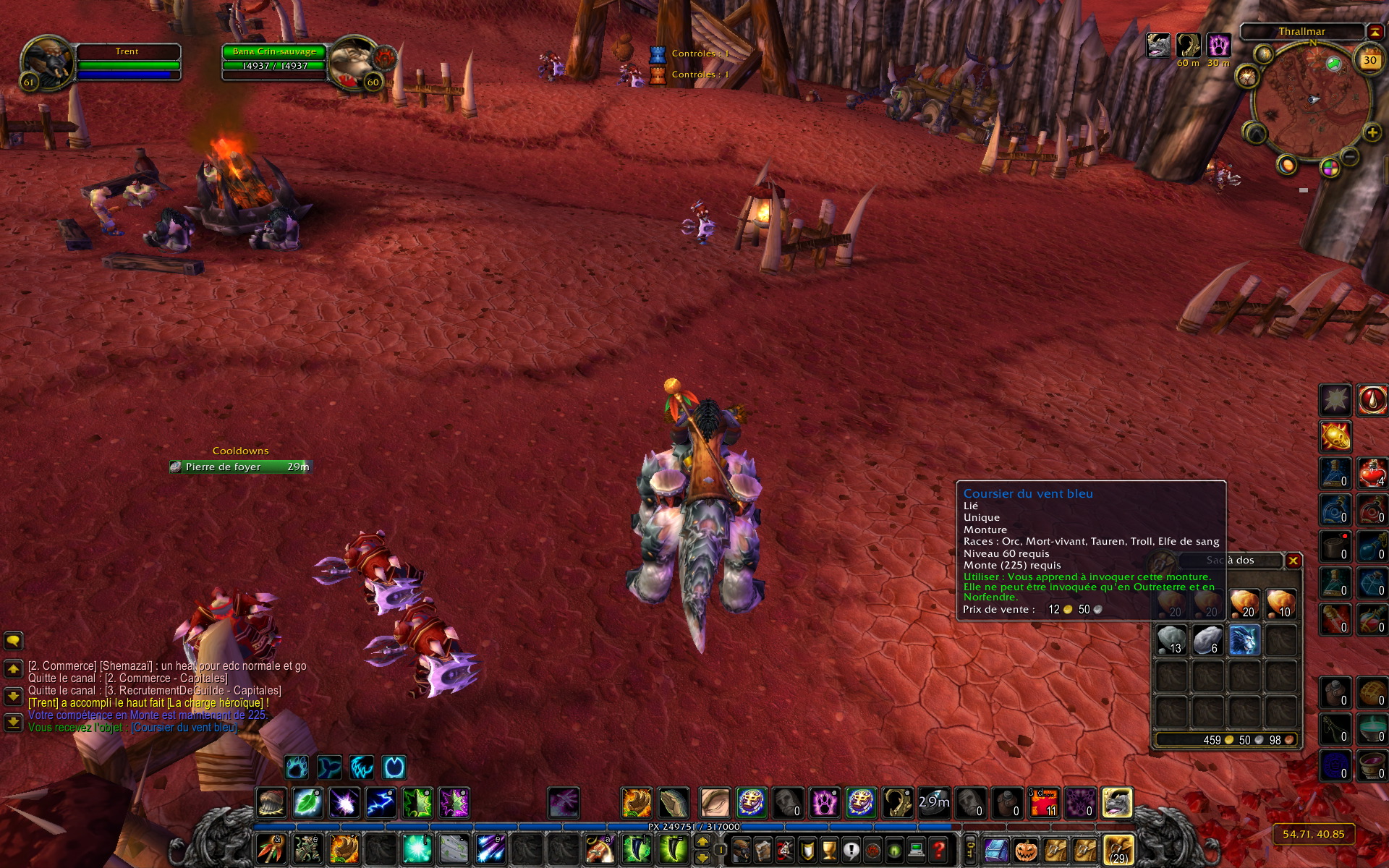Select the Trent player portrait
Screen dimensions: 1389x868
point(47,62)
